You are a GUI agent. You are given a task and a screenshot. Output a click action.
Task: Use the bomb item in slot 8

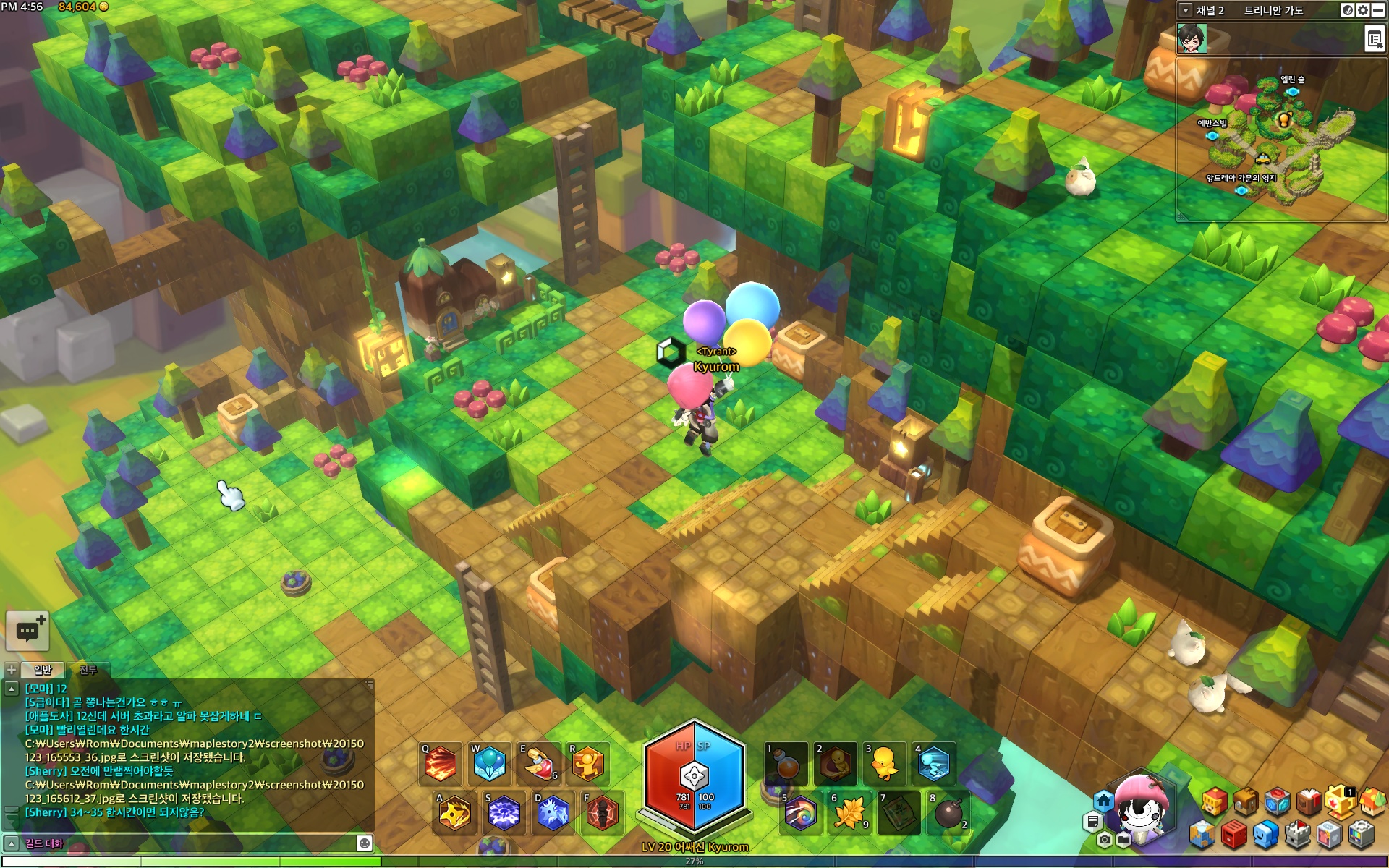pos(948,813)
